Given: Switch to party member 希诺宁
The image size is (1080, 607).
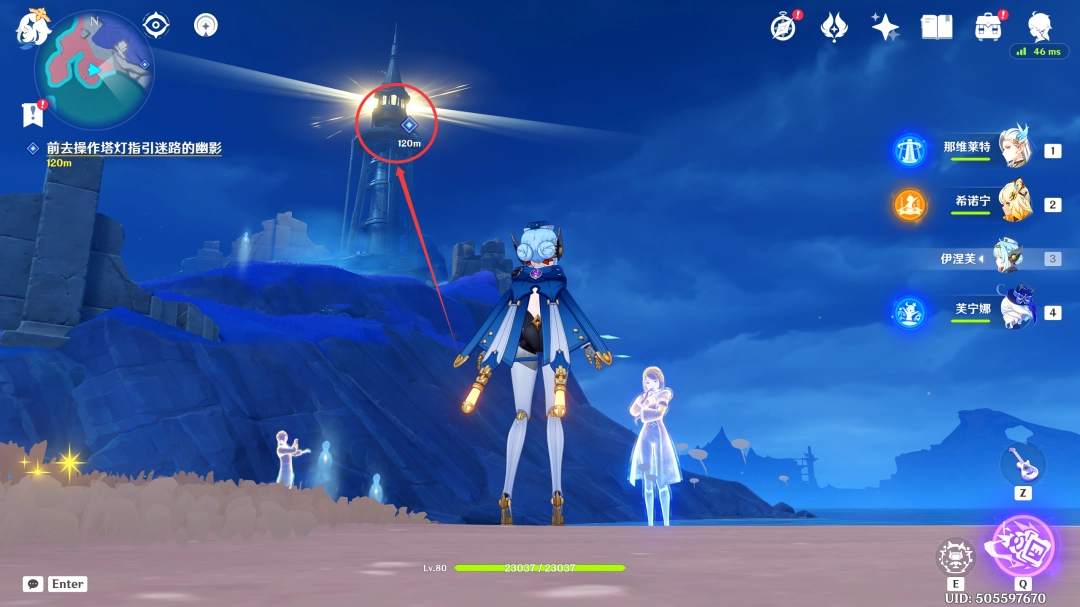Looking at the screenshot, I should (1014, 204).
